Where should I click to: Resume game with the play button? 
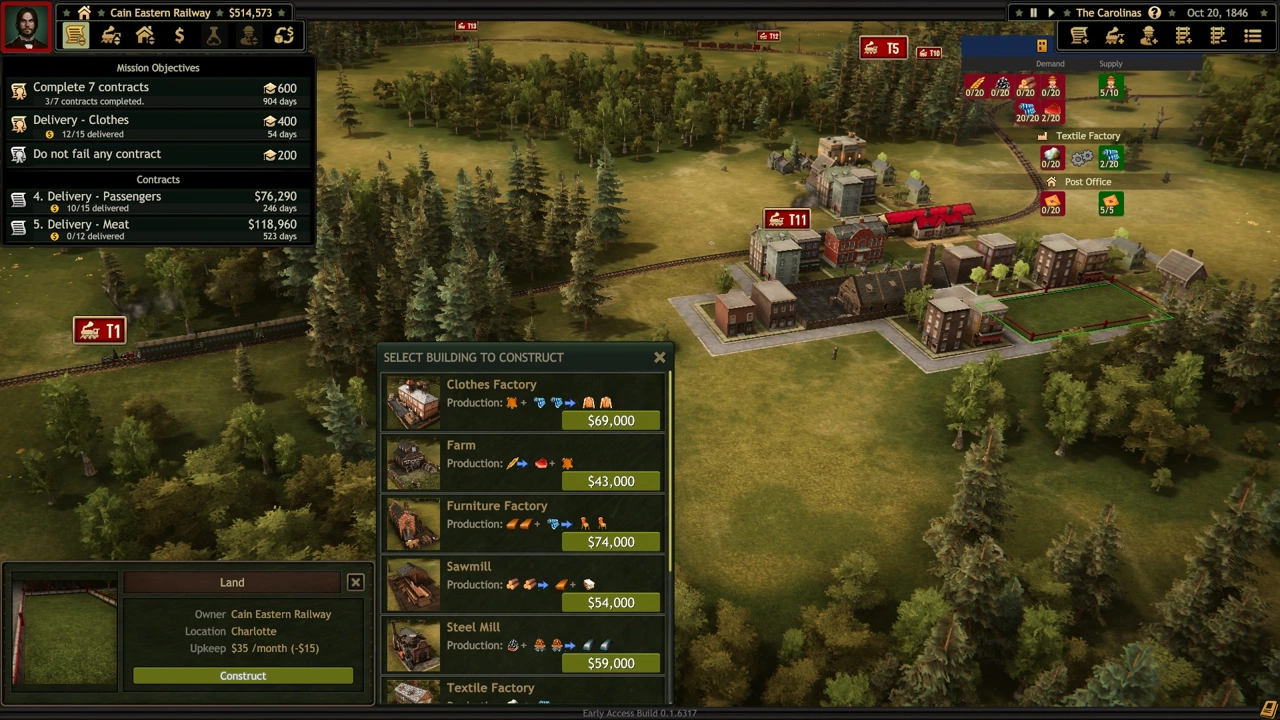coord(1051,13)
